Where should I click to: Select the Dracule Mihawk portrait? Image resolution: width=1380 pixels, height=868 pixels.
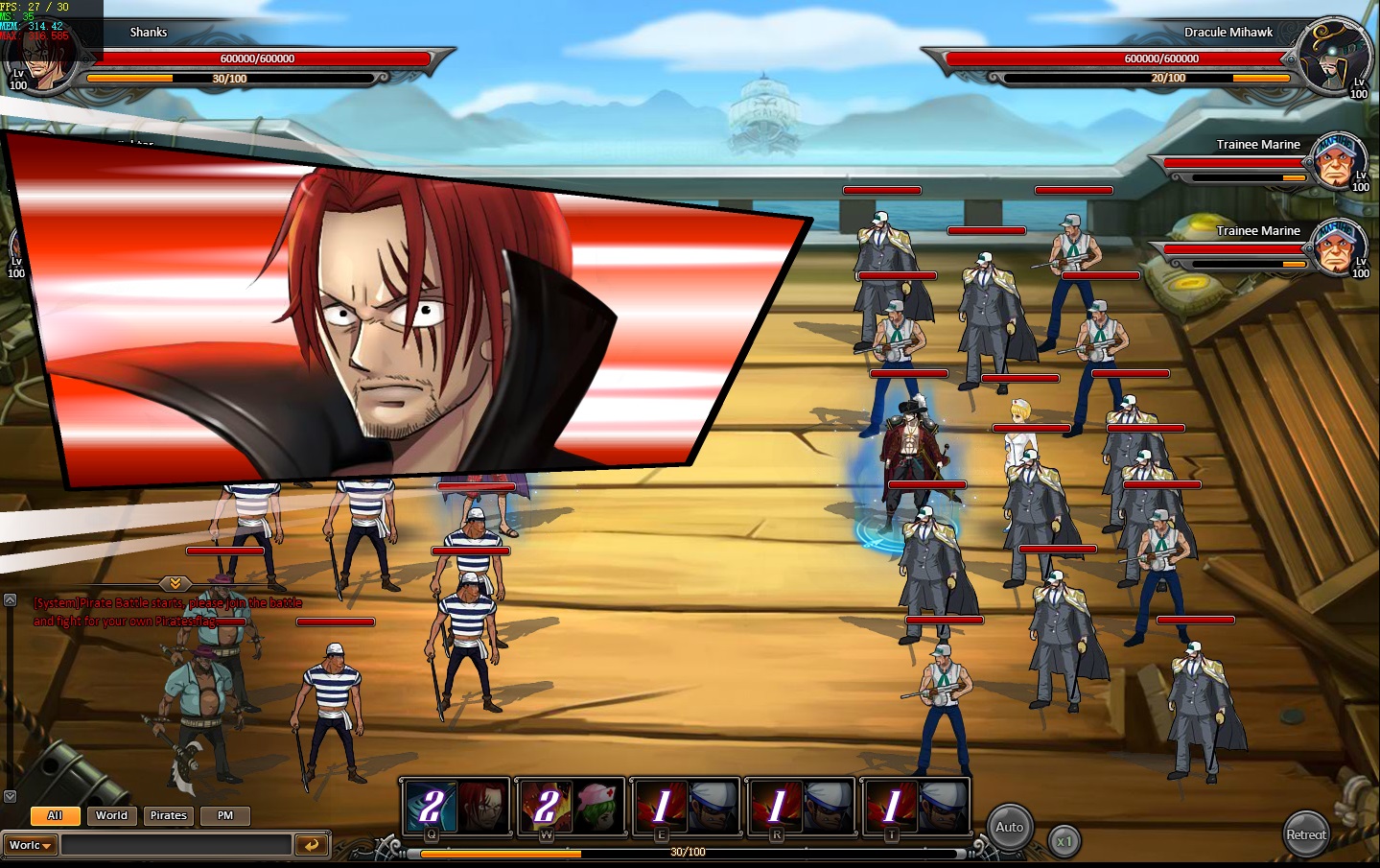click(1334, 58)
